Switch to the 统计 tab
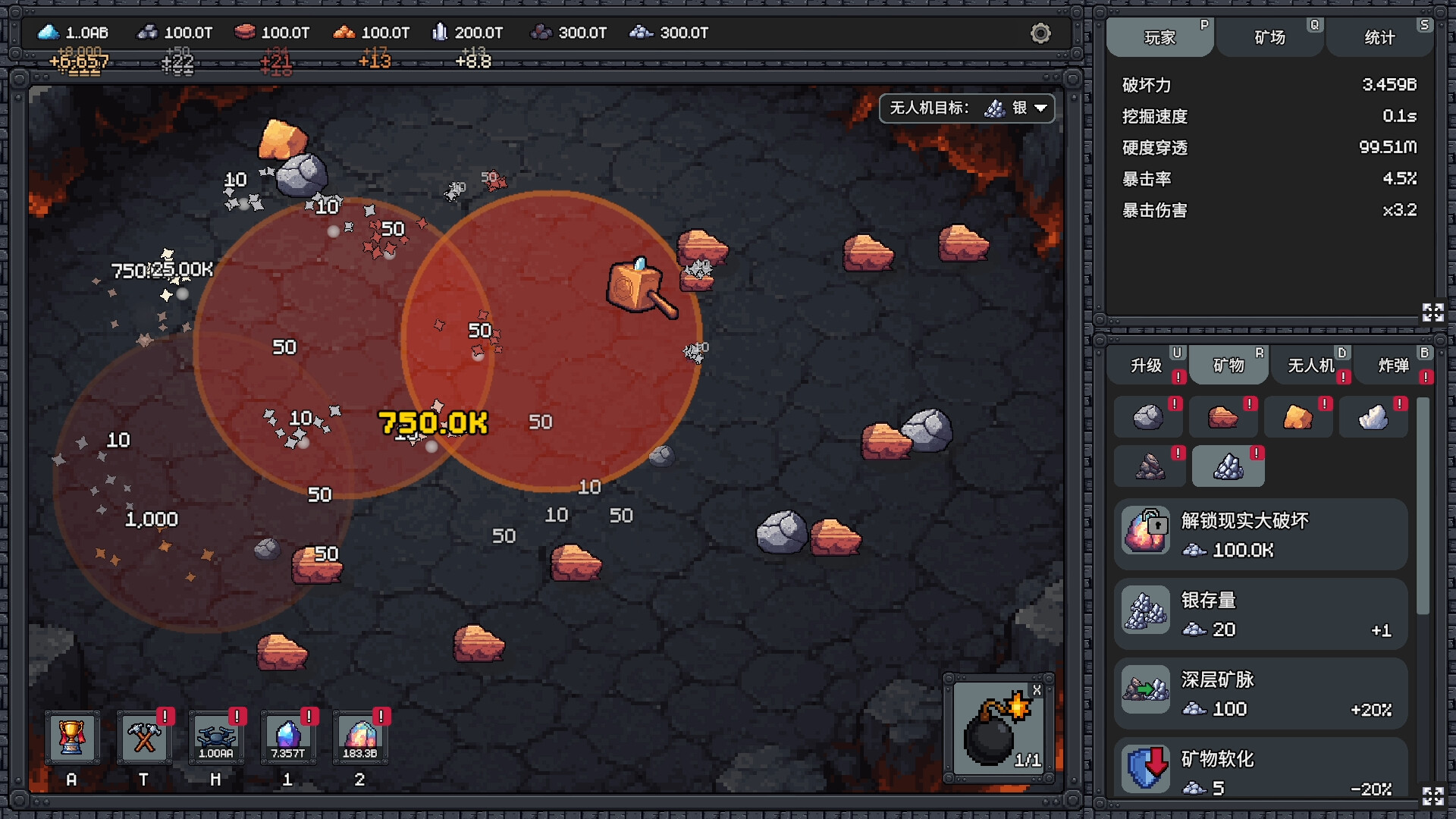Screen dimensions: 1456x819 coord(1379,36)
